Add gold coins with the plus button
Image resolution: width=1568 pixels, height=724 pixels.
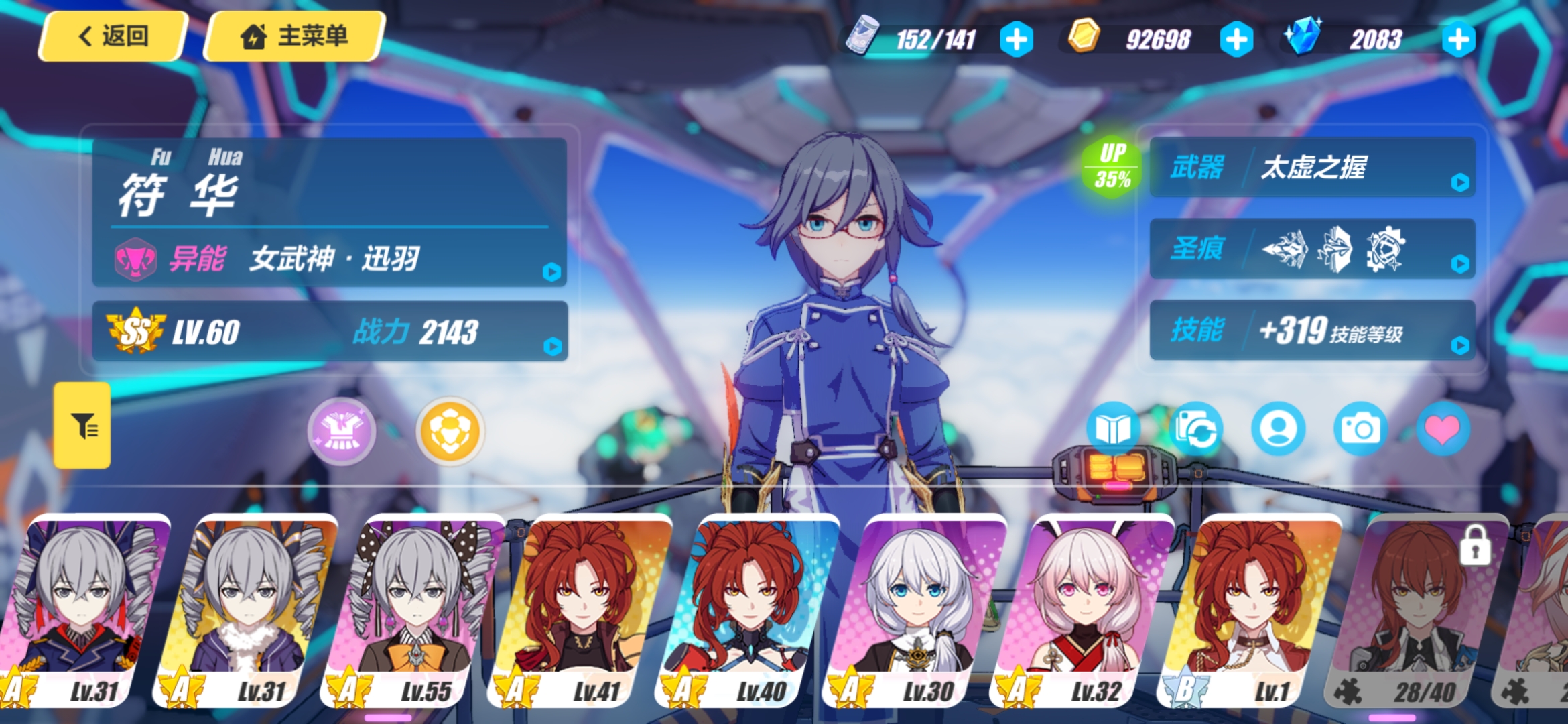click(x=1236, y=40)
